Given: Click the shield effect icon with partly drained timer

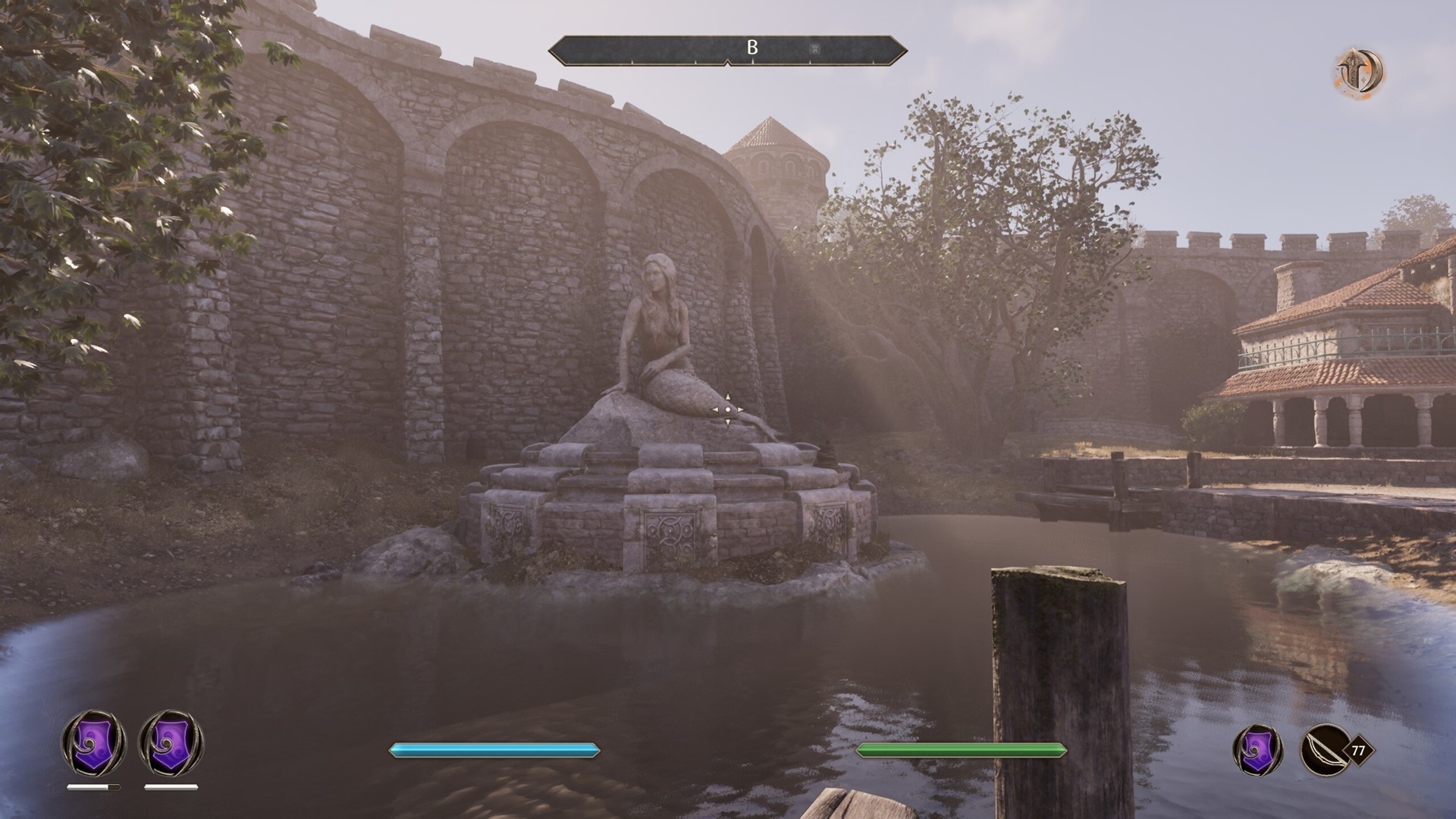Looking at the screenshot, I should (93, 742).
